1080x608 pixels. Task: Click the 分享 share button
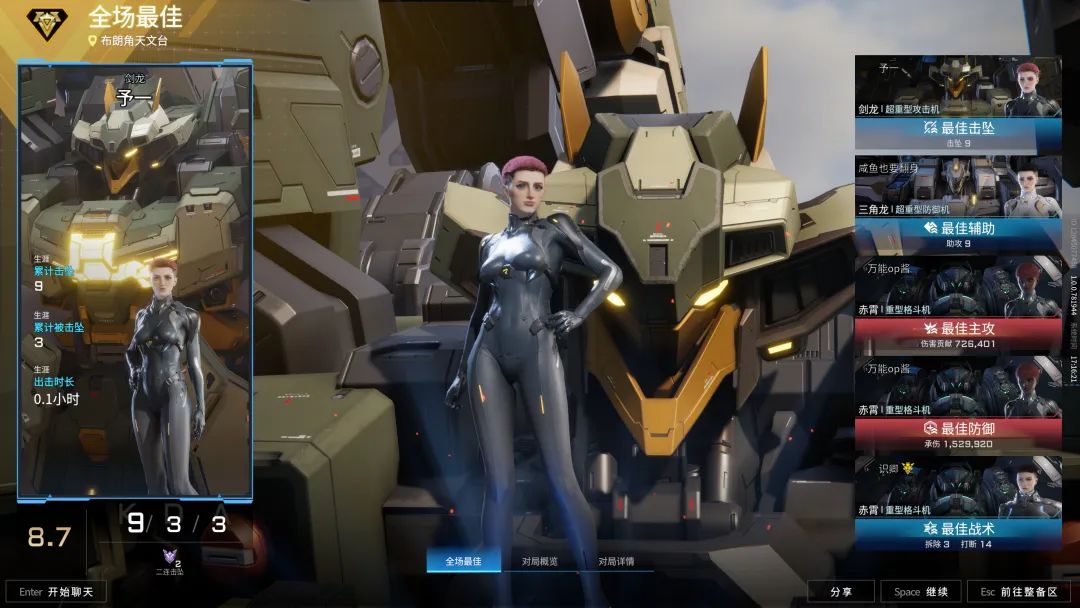pos(840,591)
